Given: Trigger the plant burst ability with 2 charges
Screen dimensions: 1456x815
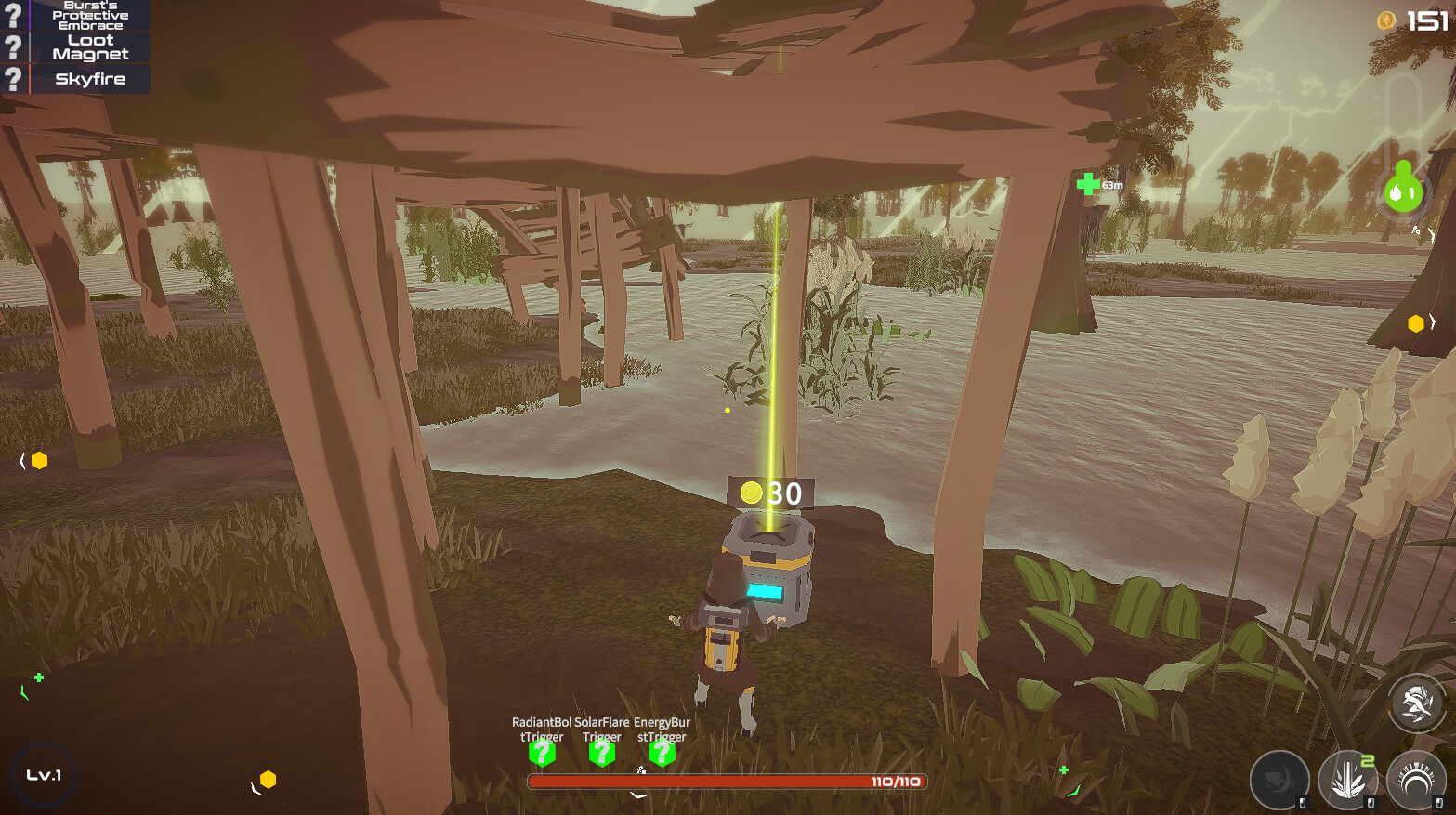Looking at the screenshot, I should pyautogui.click(x=1347, y=780).
